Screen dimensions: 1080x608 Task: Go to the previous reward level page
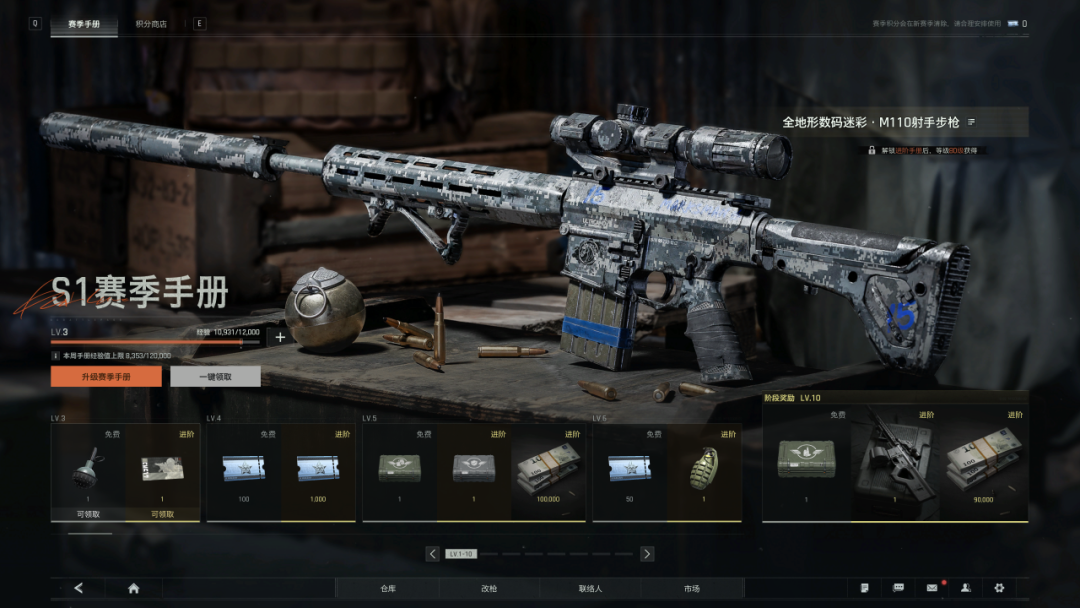pos(432,553)
